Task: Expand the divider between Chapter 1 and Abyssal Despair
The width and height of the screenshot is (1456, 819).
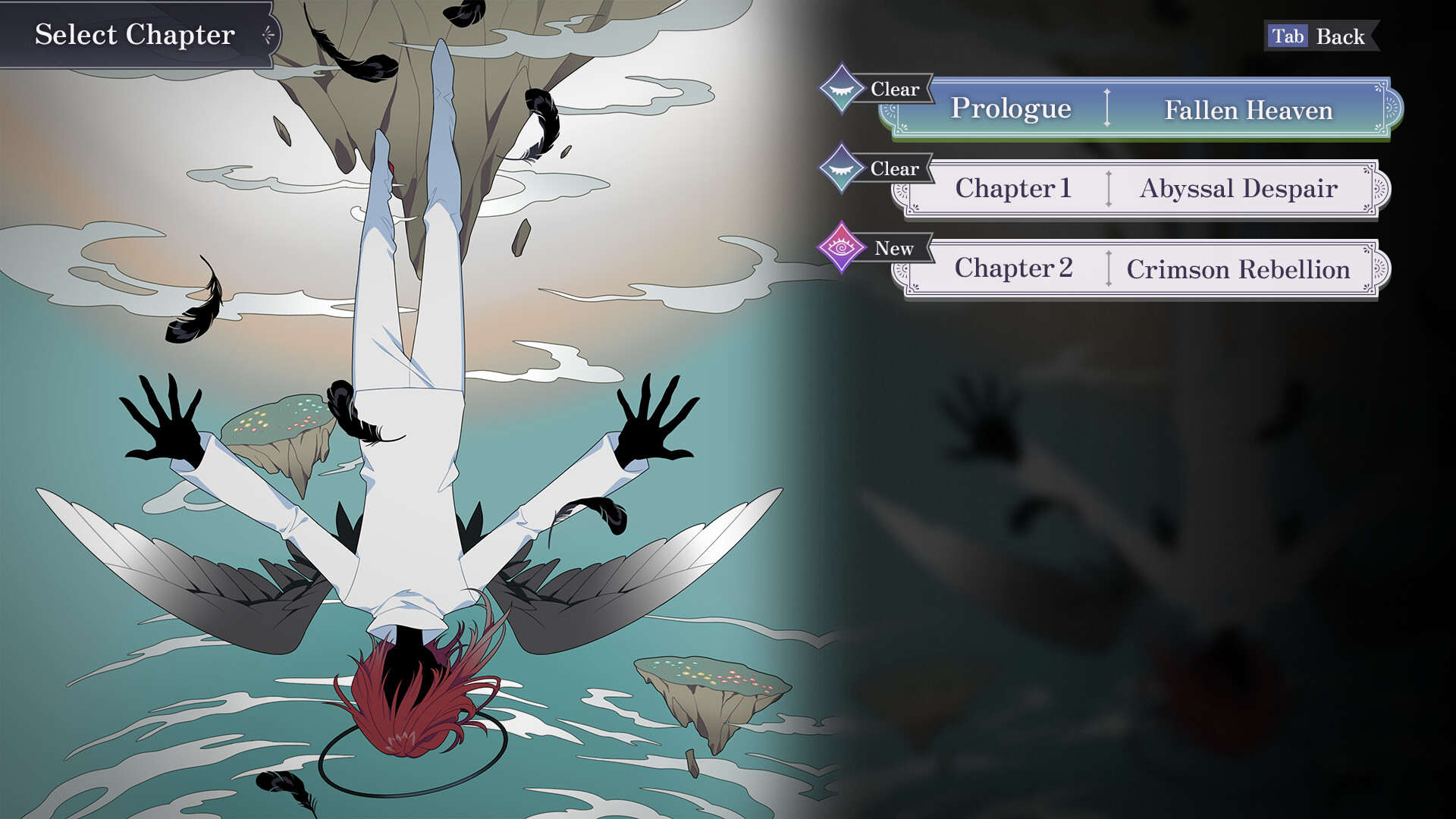Action: pyautogui.click(x=1109, y=189)
